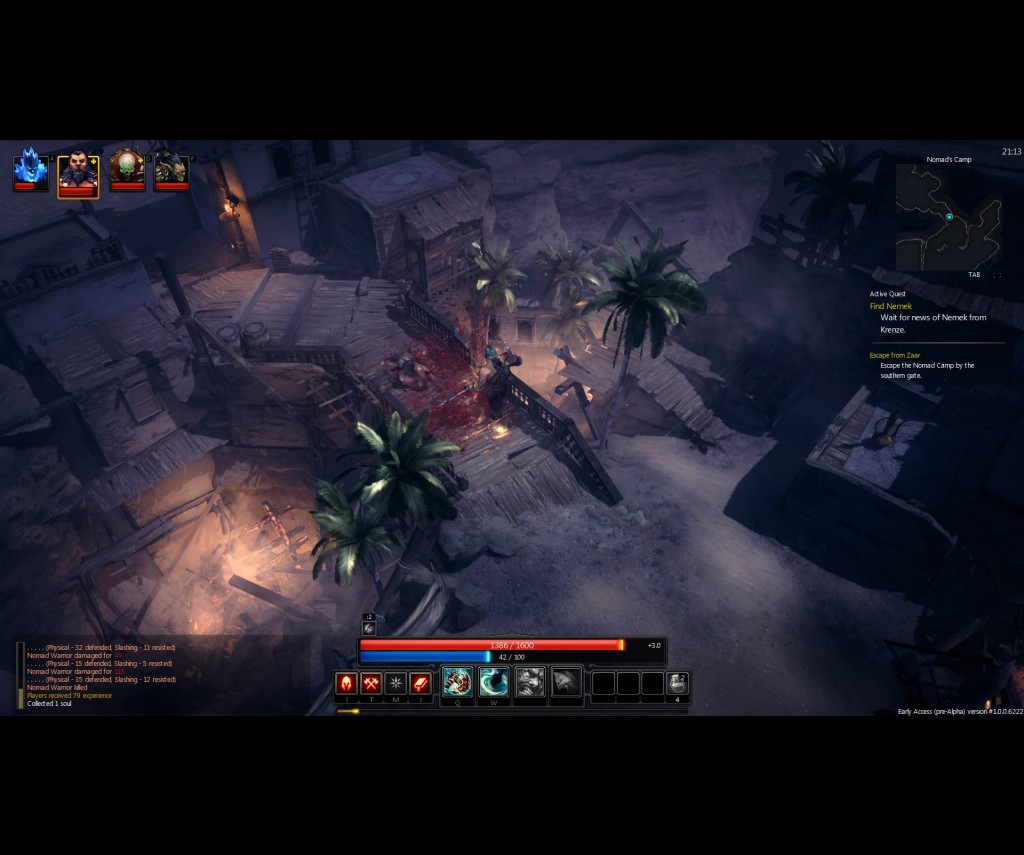The height and width of the screenshot is (855, 1024).
Task: Switch to the horned orc portrait
Action: 171,167
